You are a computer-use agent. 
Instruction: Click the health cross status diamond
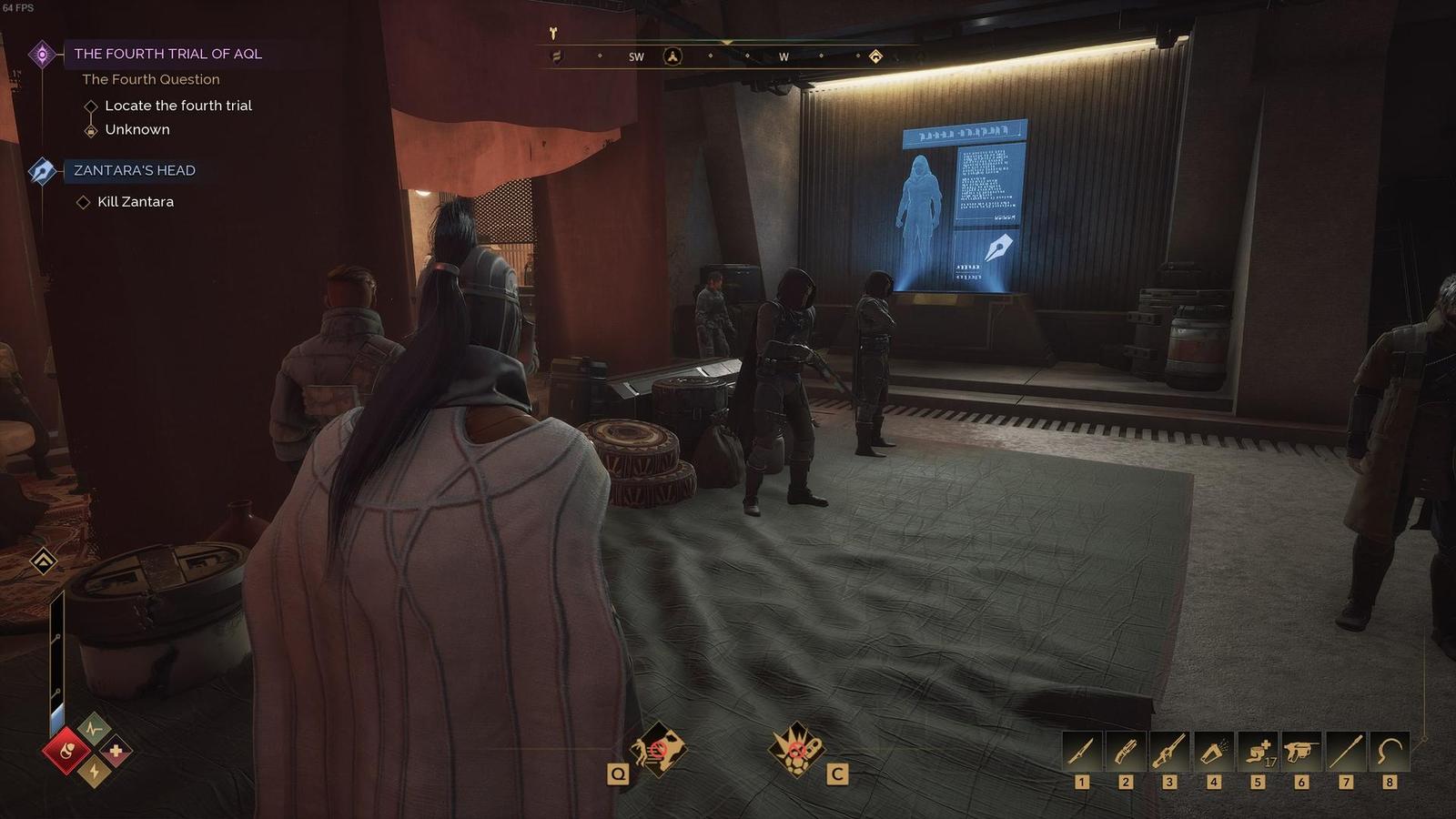coord(116,752)
